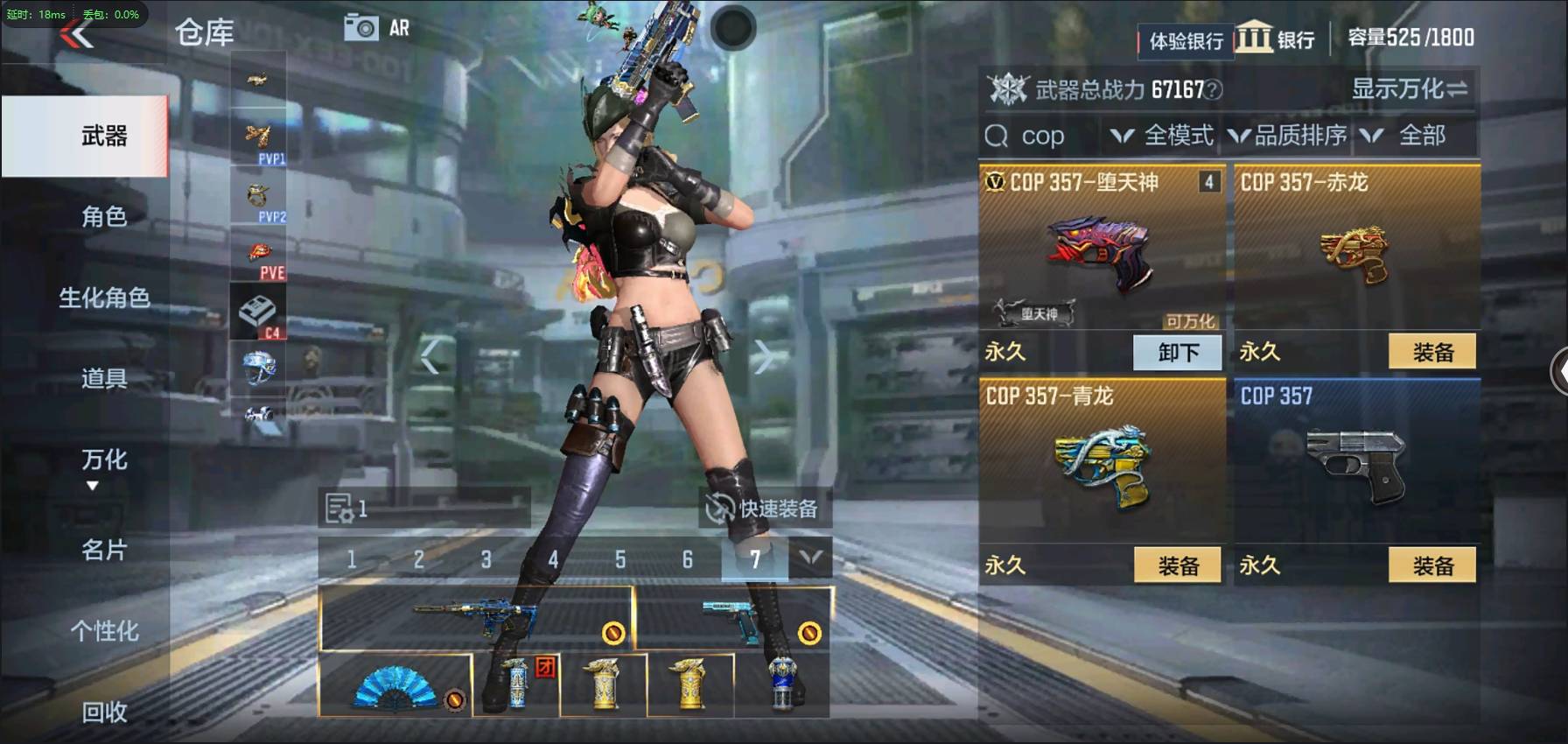
Task: Use the 快速装备 quick equip button
Action: [764, 509]
